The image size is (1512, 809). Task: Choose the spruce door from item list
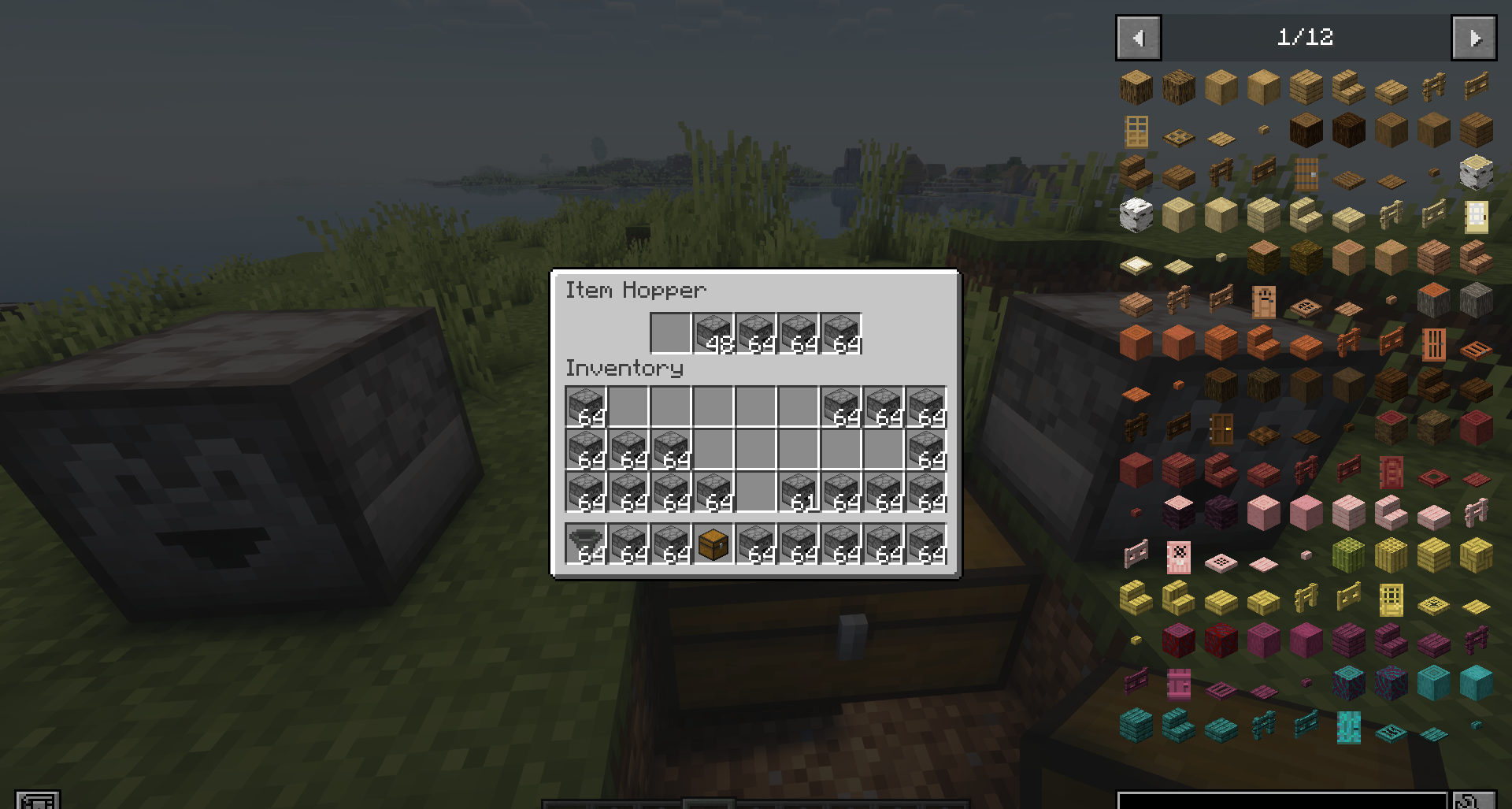(1306, 173)
